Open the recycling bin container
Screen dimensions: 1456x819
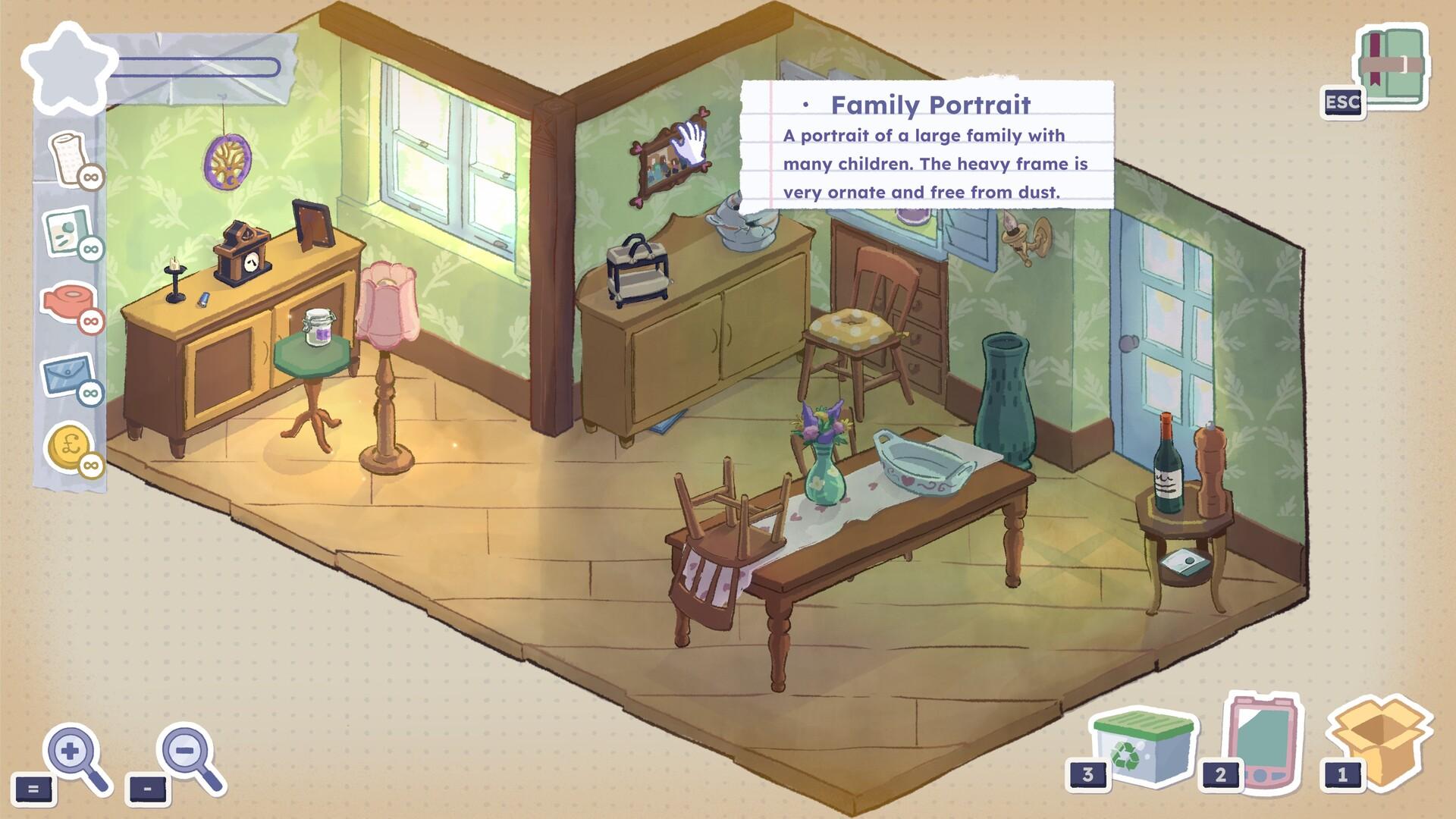[x=1142, y=751]
